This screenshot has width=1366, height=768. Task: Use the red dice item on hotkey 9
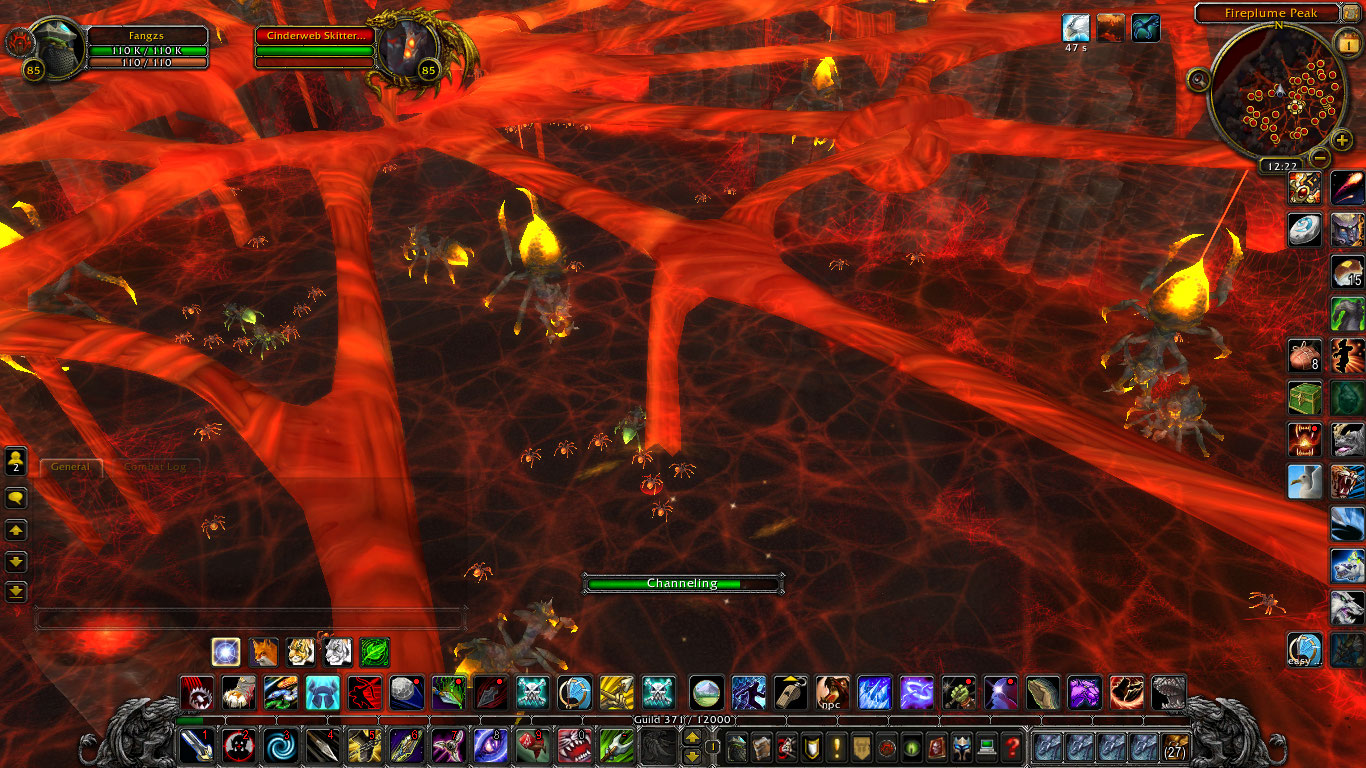tap(533, 745)
